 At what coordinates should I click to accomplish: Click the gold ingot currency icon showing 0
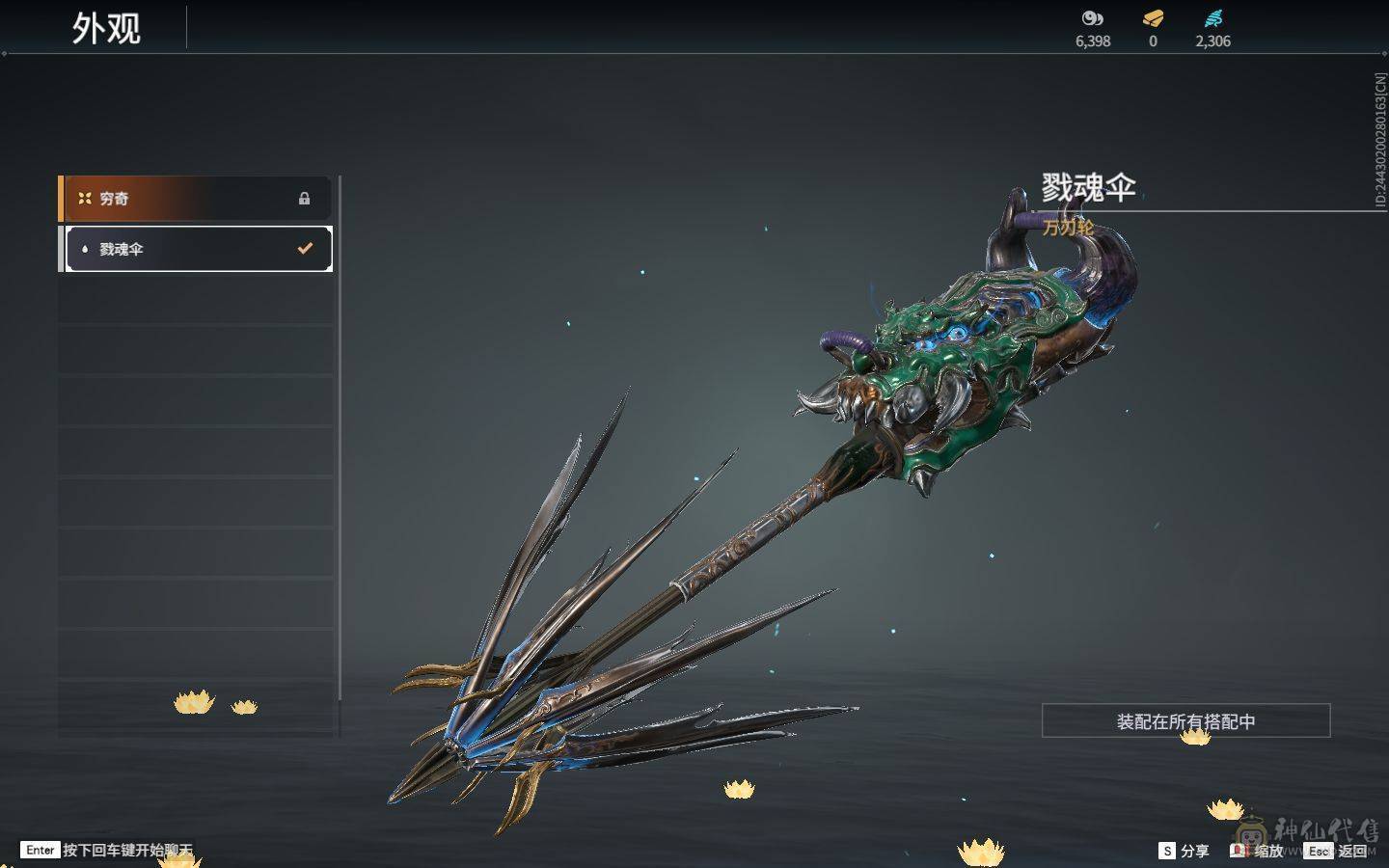pyautogui.click(x=1152, y=16)
